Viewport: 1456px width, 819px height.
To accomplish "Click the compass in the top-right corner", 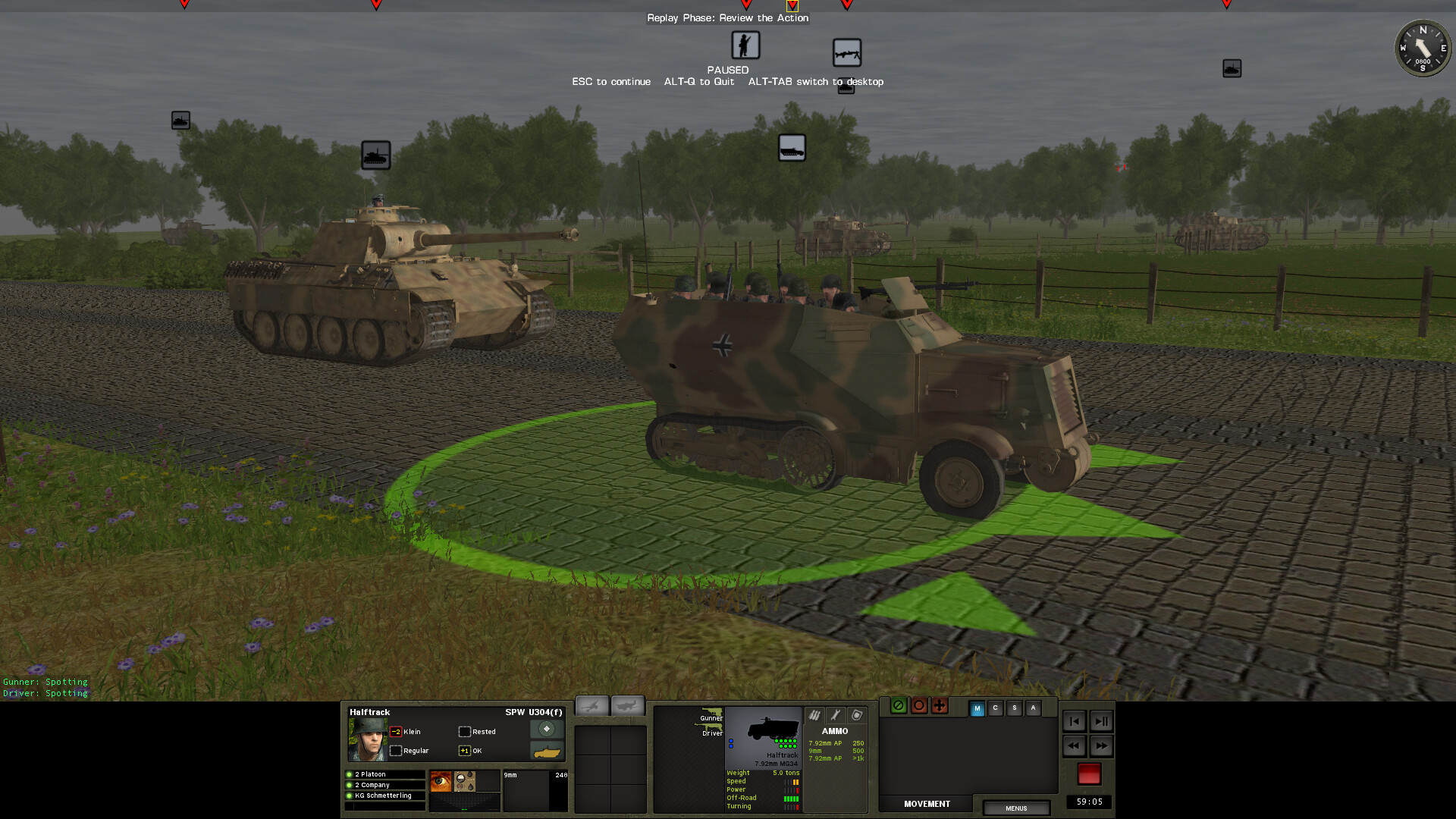I will (1423, 48).
